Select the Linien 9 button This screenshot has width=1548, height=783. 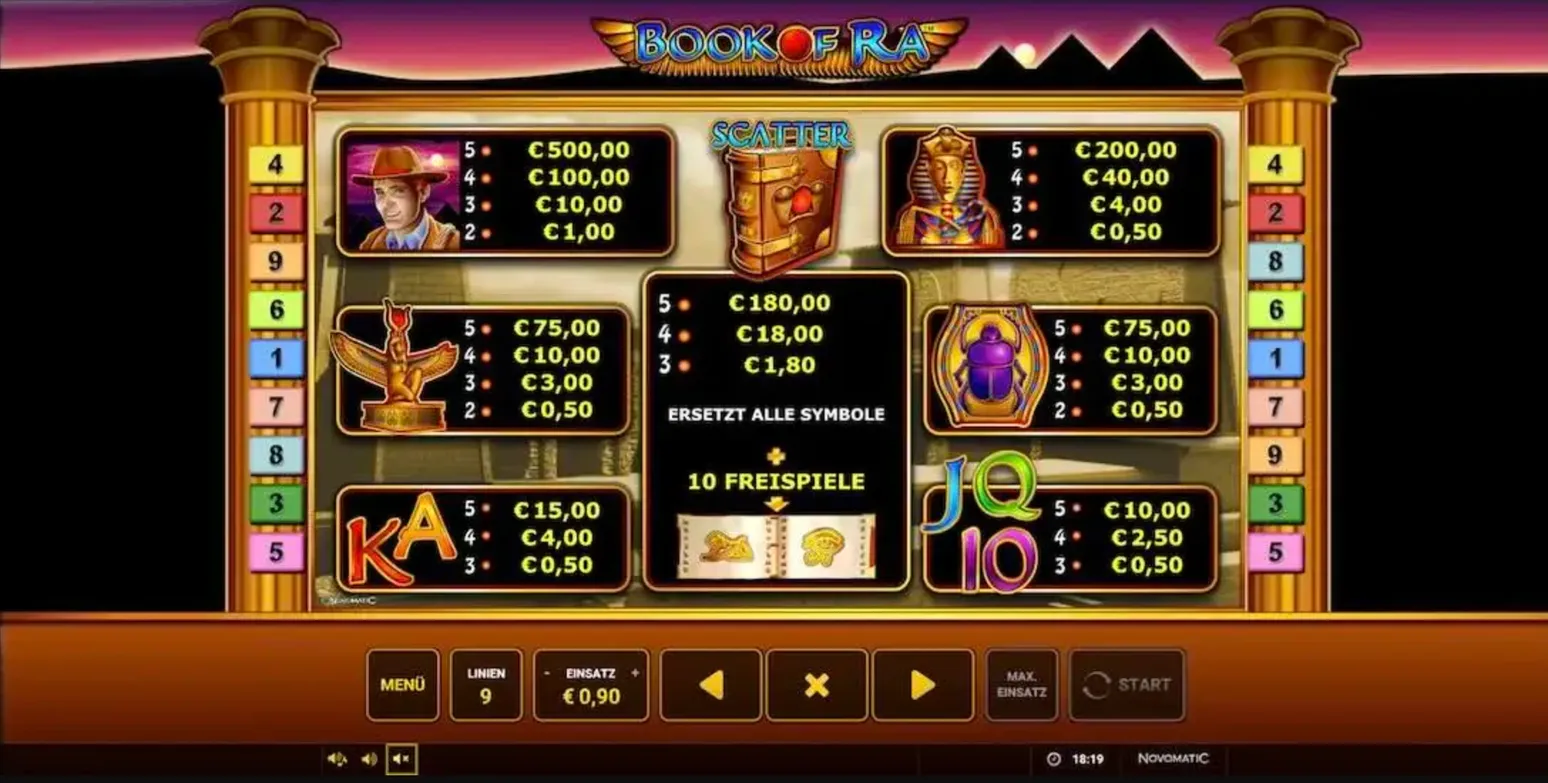click(486, 685)
